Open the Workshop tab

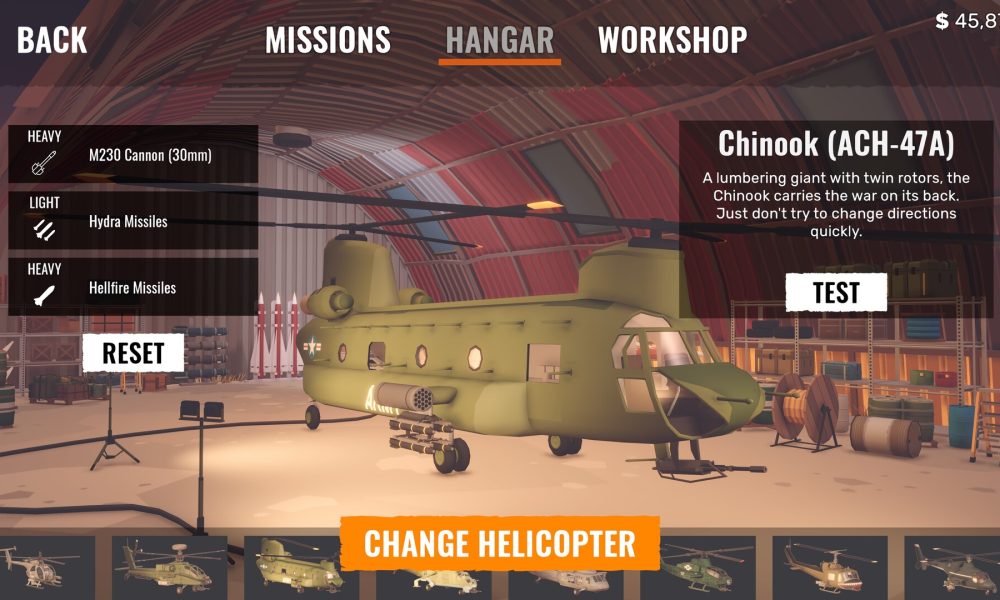pos(672,40)
